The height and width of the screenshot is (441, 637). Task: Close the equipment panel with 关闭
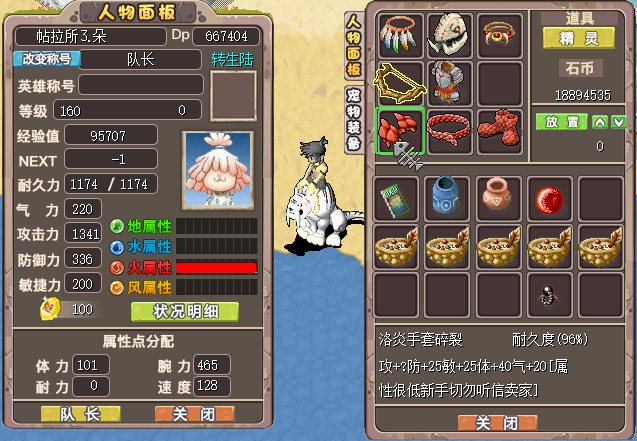(497, 422)
